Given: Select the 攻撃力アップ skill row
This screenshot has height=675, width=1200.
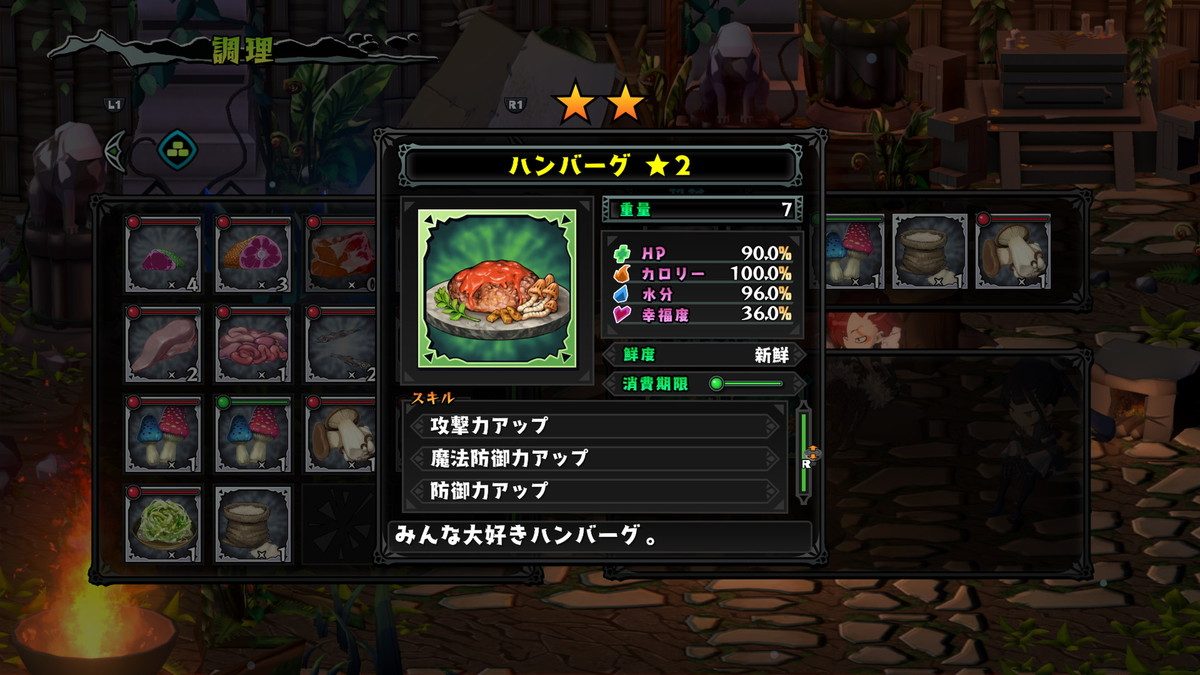Looking at the screenshot, I should coord(596,425).
